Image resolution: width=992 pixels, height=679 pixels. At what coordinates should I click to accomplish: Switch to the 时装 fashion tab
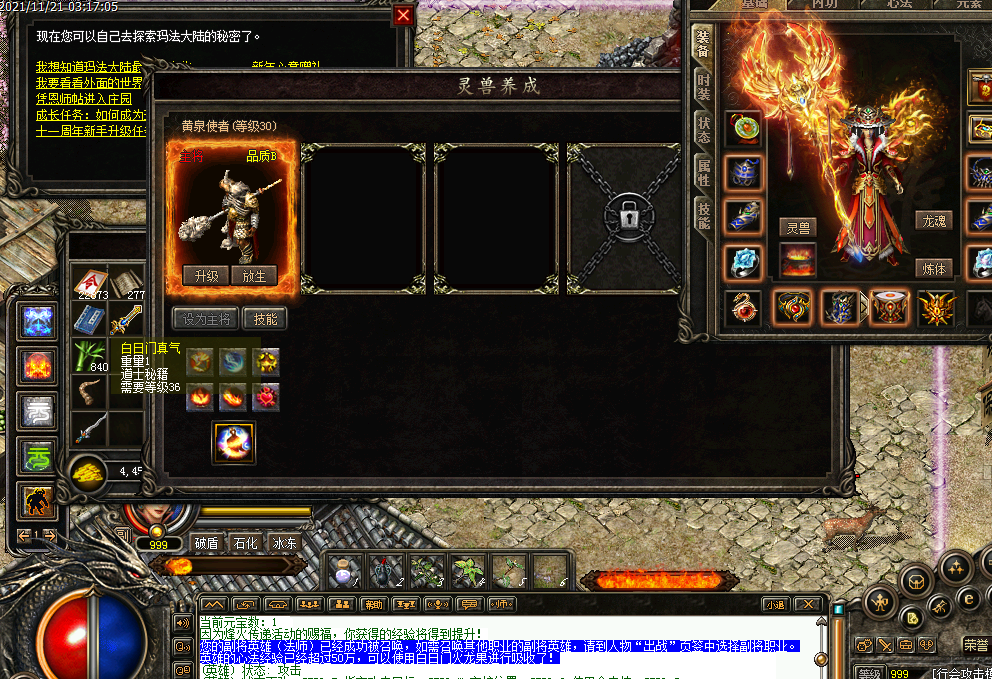click(703, 87)
